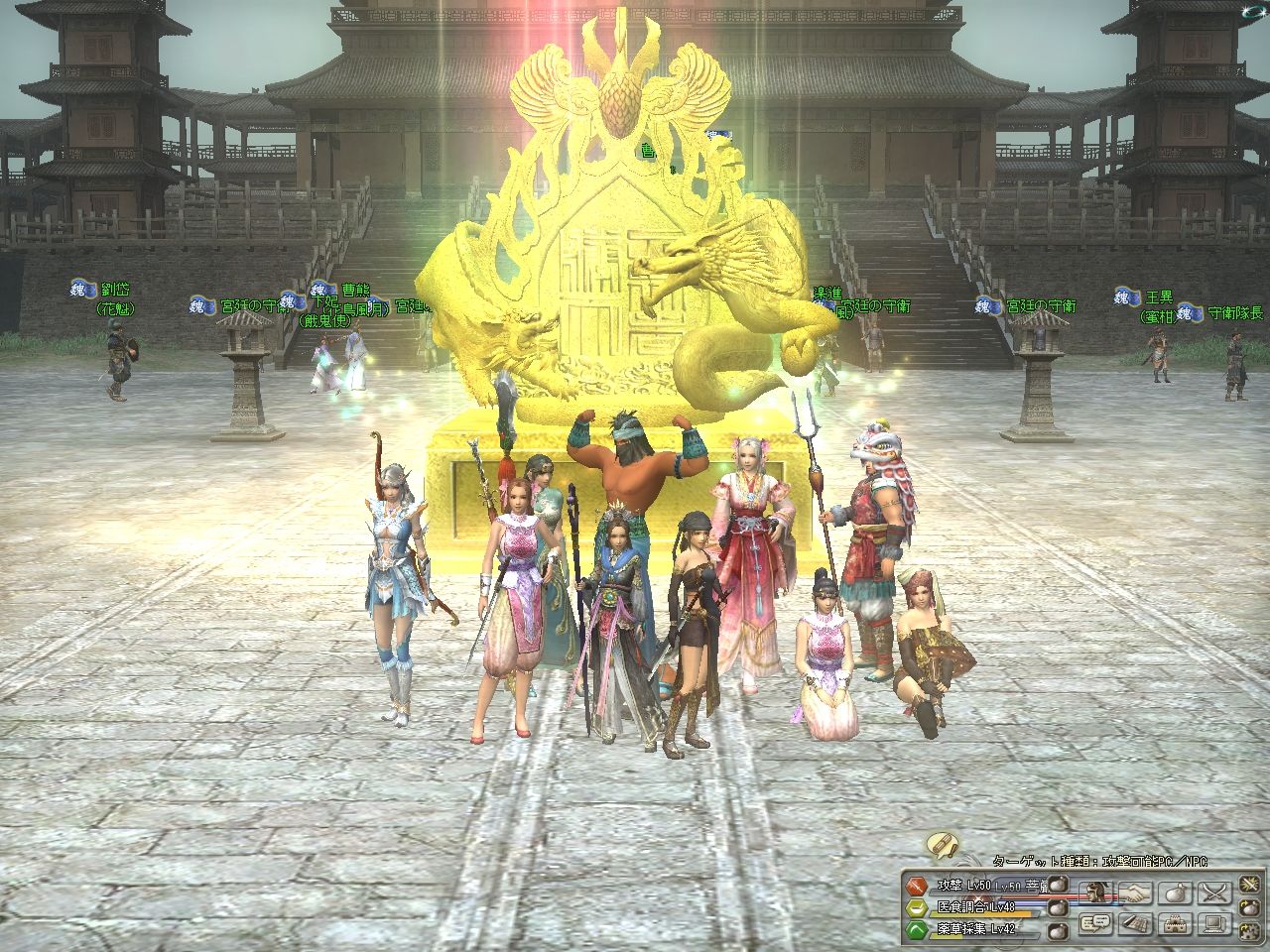Open the character status helmet icon

[x=1097, y=892]
